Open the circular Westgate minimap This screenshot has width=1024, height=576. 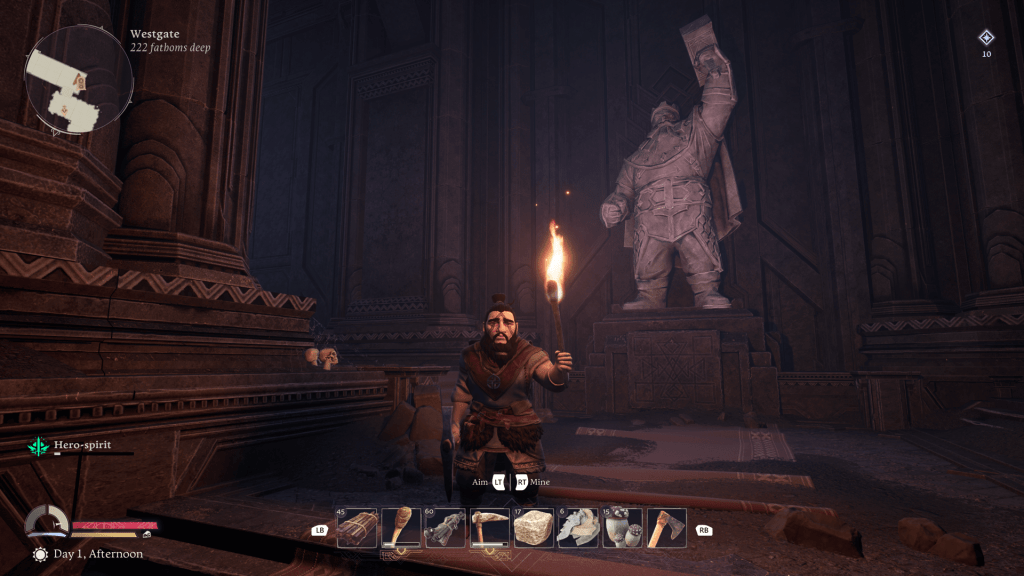point(79,80)
